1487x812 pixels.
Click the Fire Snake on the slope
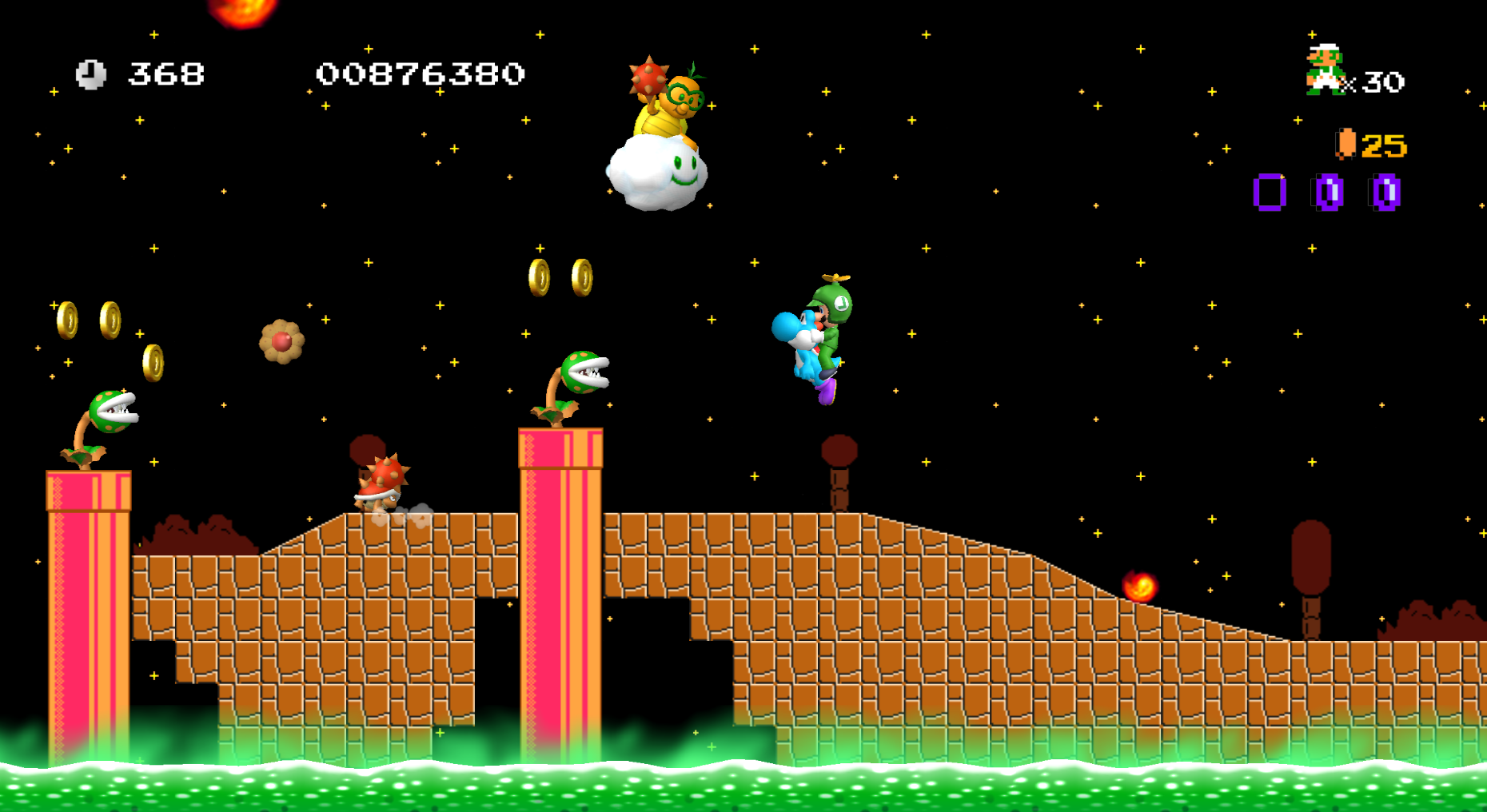(x=1142, y=587)
